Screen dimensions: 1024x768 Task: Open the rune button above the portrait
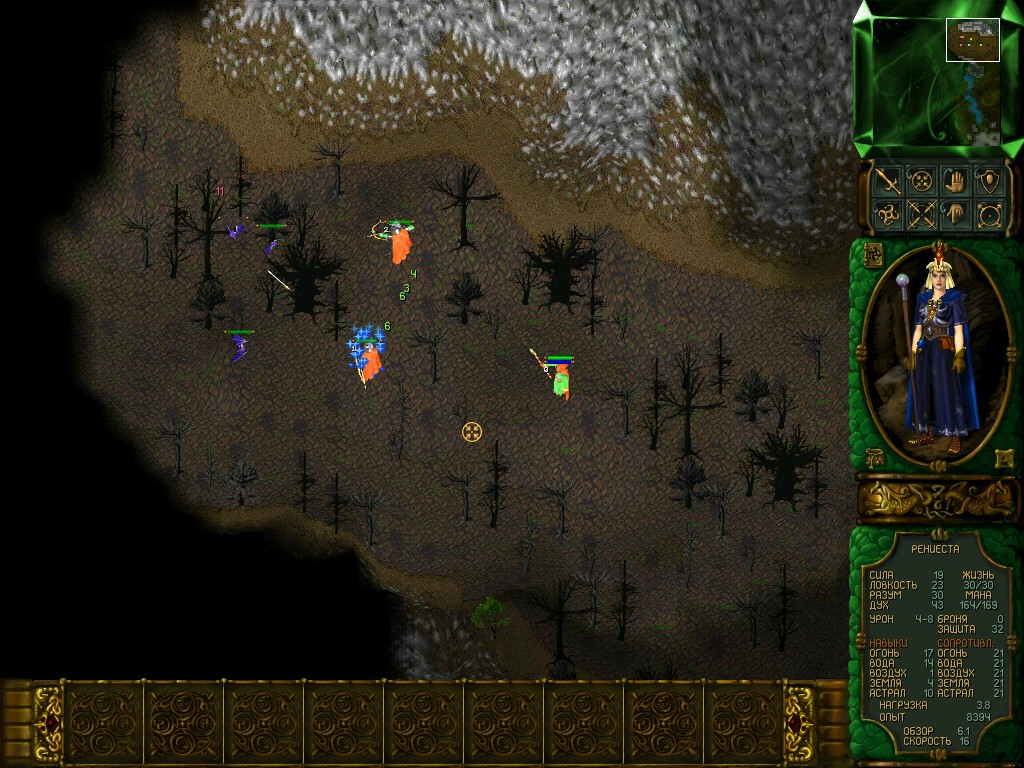[x=871, y=253]
